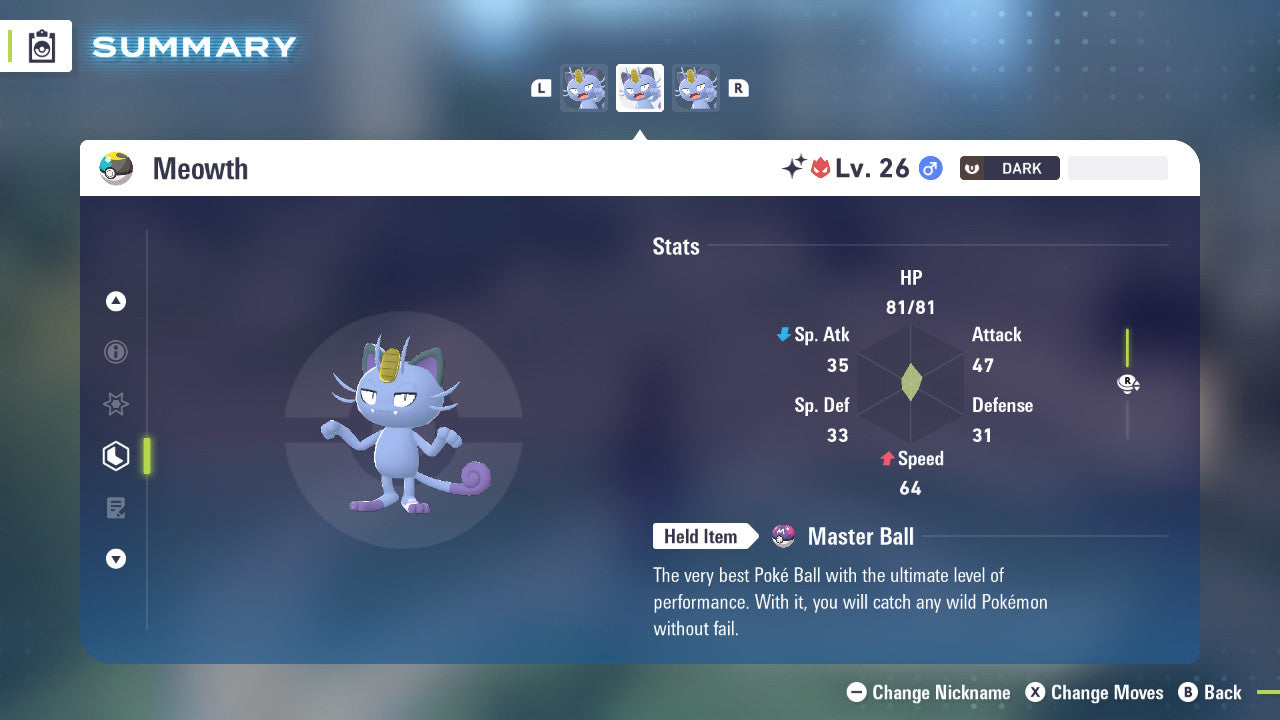Open the info page icon in the sidebar
Screen dimensions: 1280x720
click(116, 352)
